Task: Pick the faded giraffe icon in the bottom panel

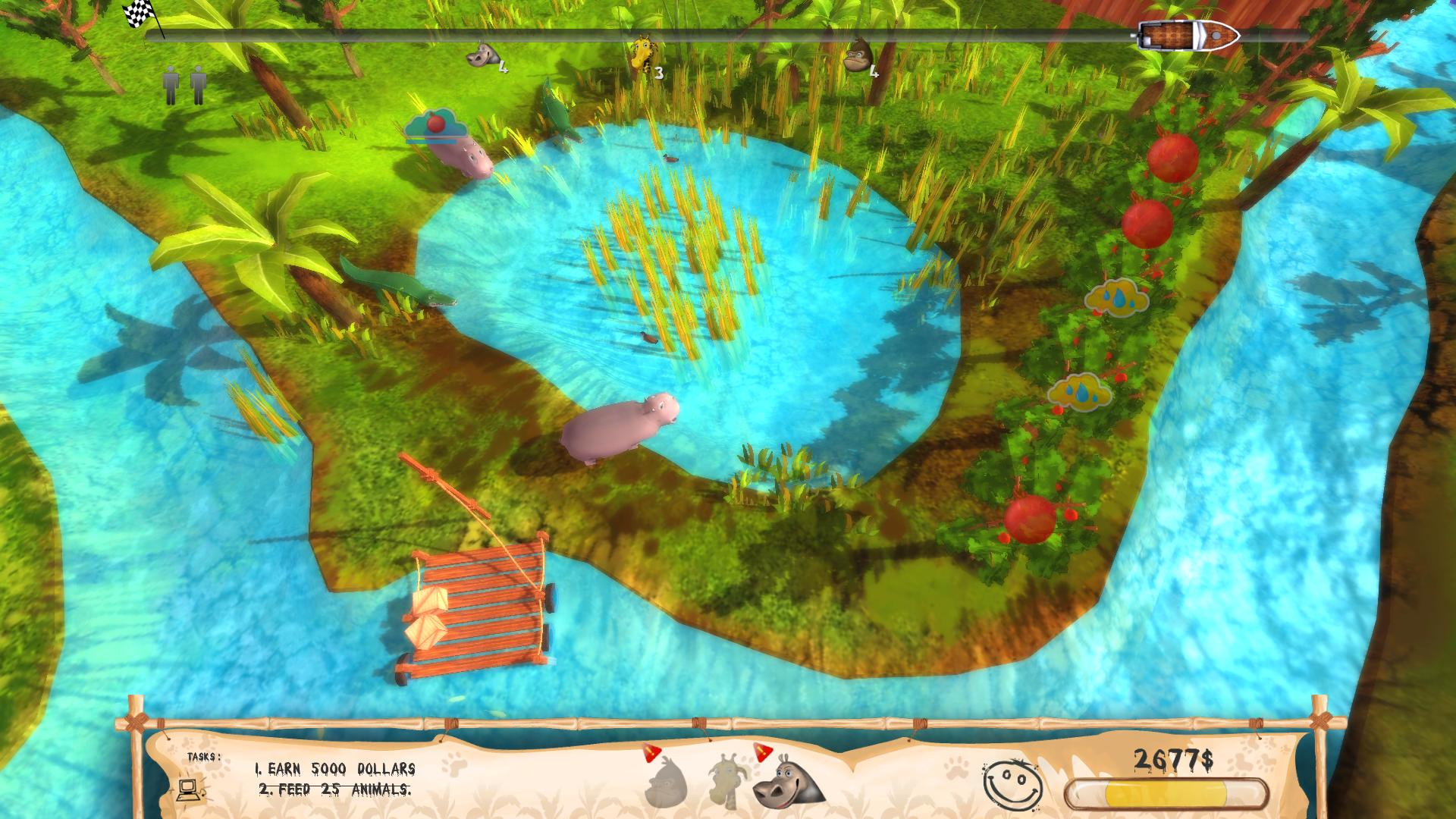Action: coord(727,780)
